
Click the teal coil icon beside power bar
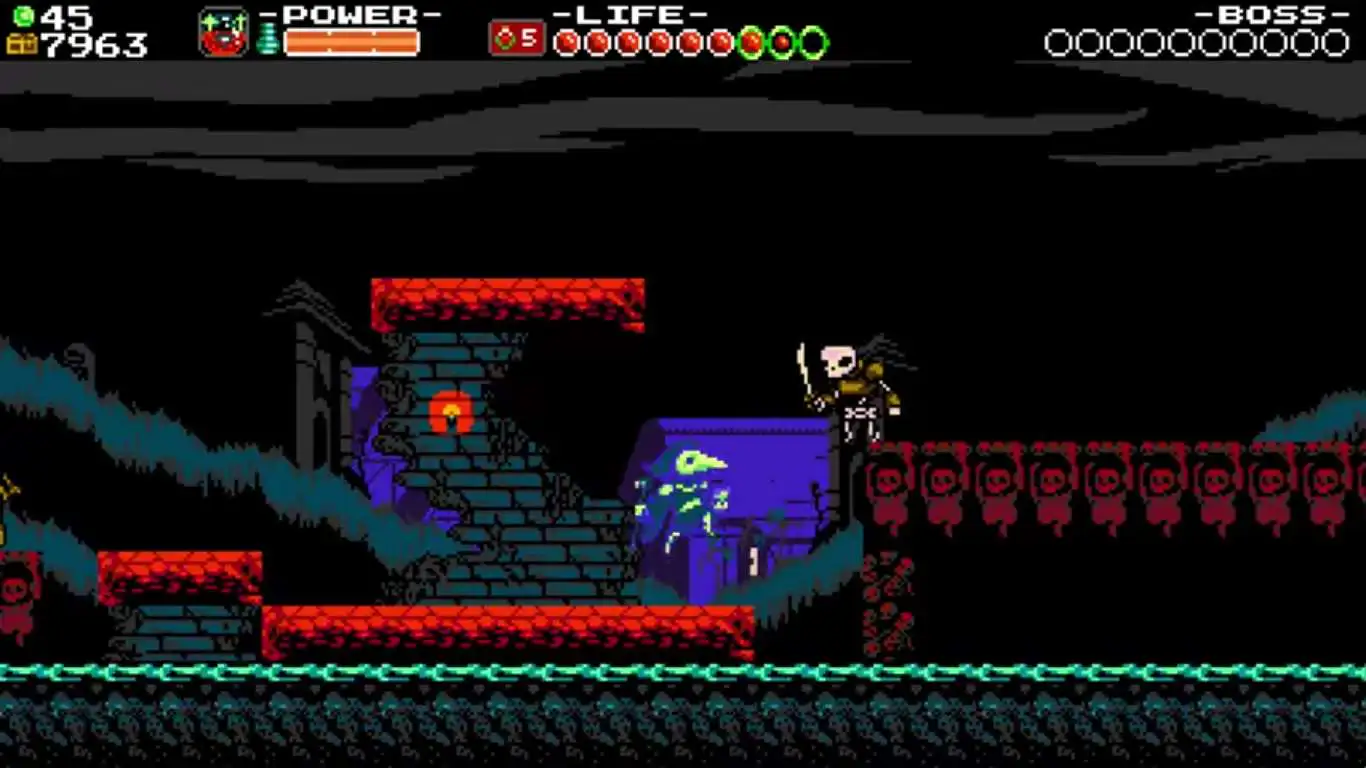267,39
